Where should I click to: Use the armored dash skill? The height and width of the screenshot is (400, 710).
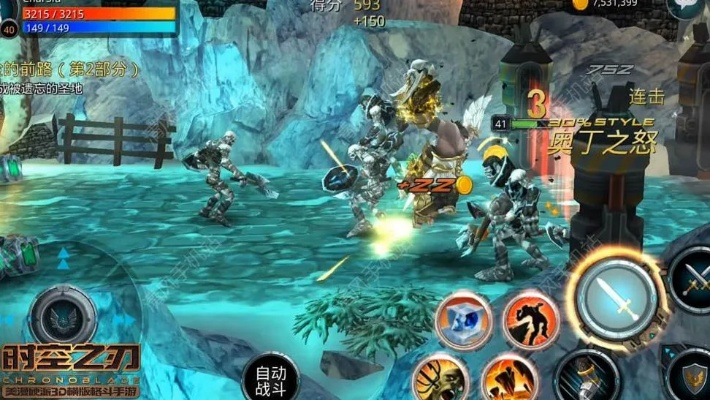587,376
